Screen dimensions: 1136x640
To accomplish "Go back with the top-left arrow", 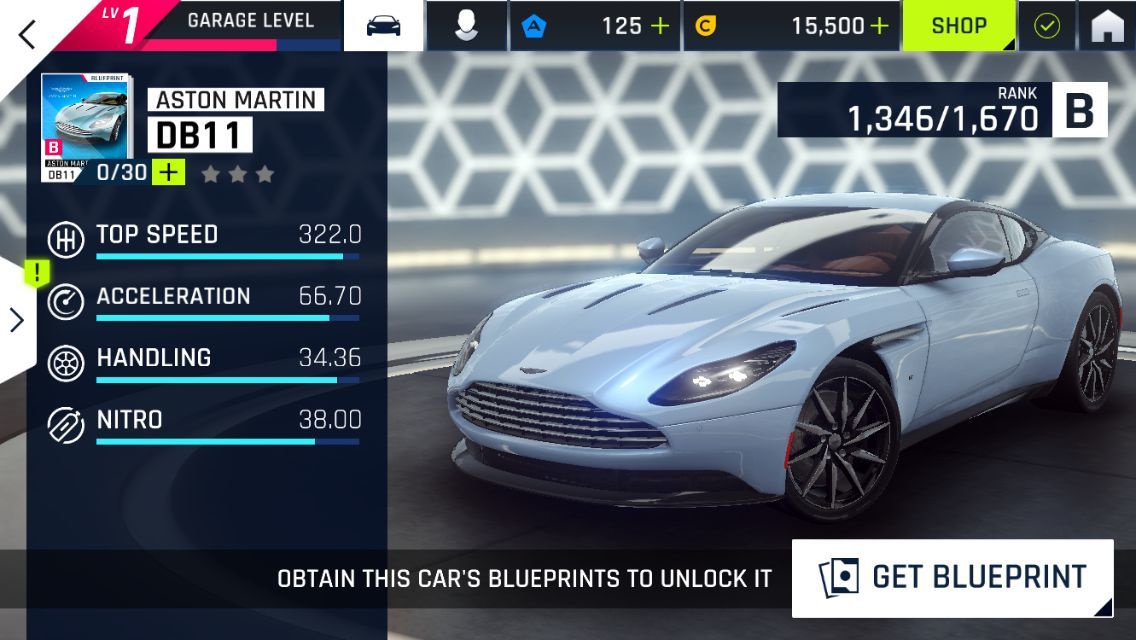I will [x=27, y=34].
